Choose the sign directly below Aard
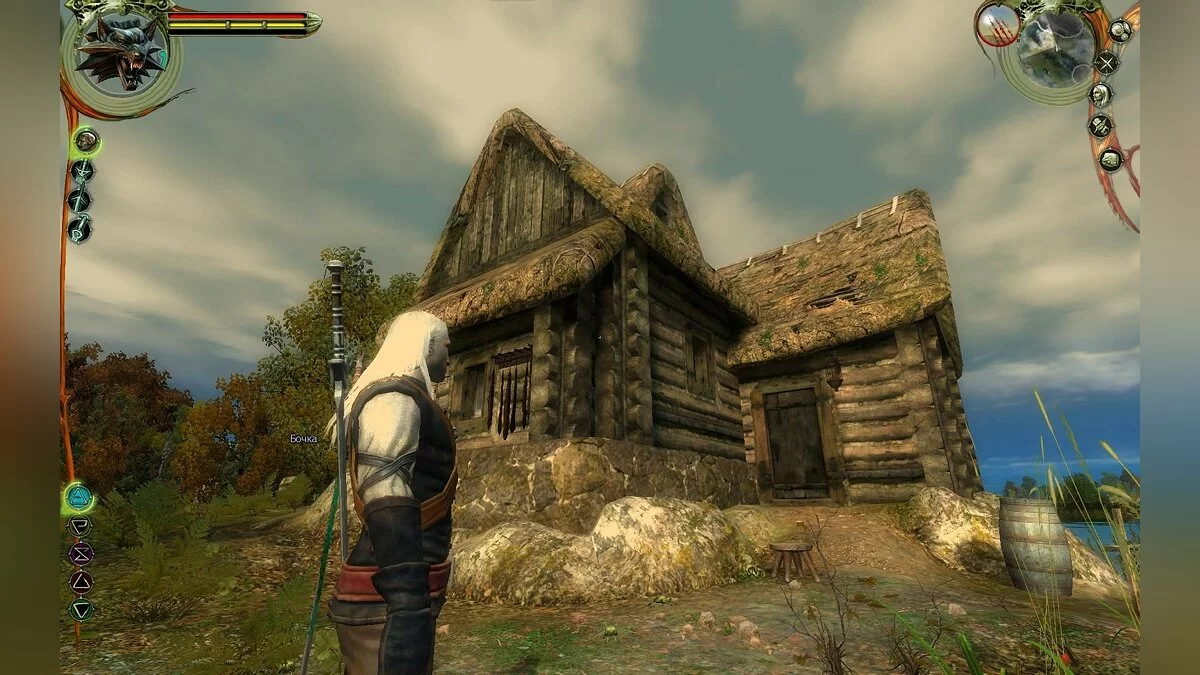Screen dimensions: 1200x675 (79, 526)
